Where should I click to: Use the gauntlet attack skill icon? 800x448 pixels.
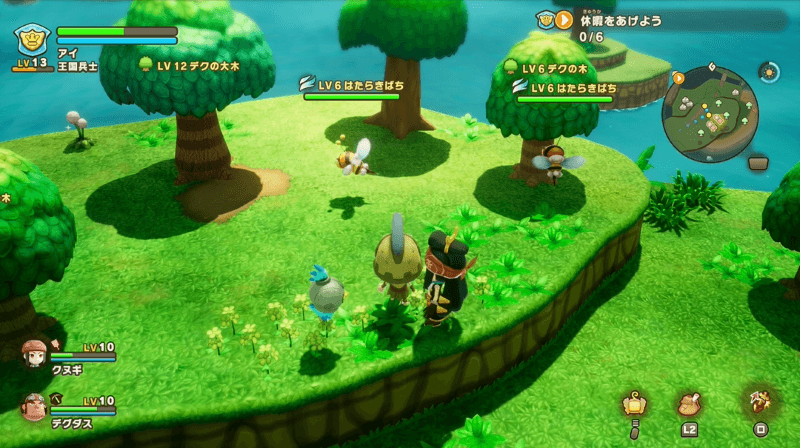pos(760,402)
